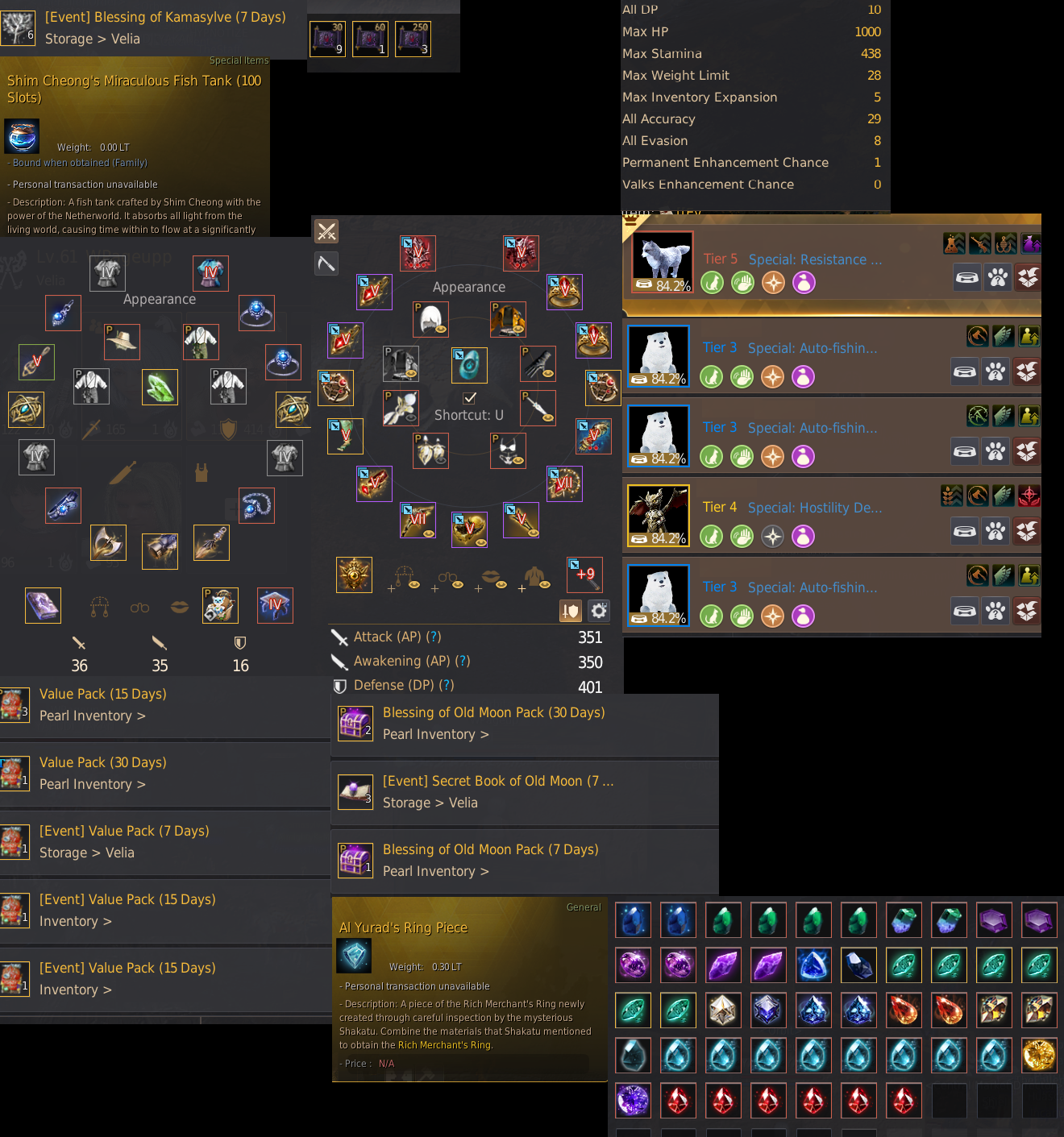
Task: Expand Special: Auto-fishin... on a Tier 3 pet
Action: tap(812, 347)
